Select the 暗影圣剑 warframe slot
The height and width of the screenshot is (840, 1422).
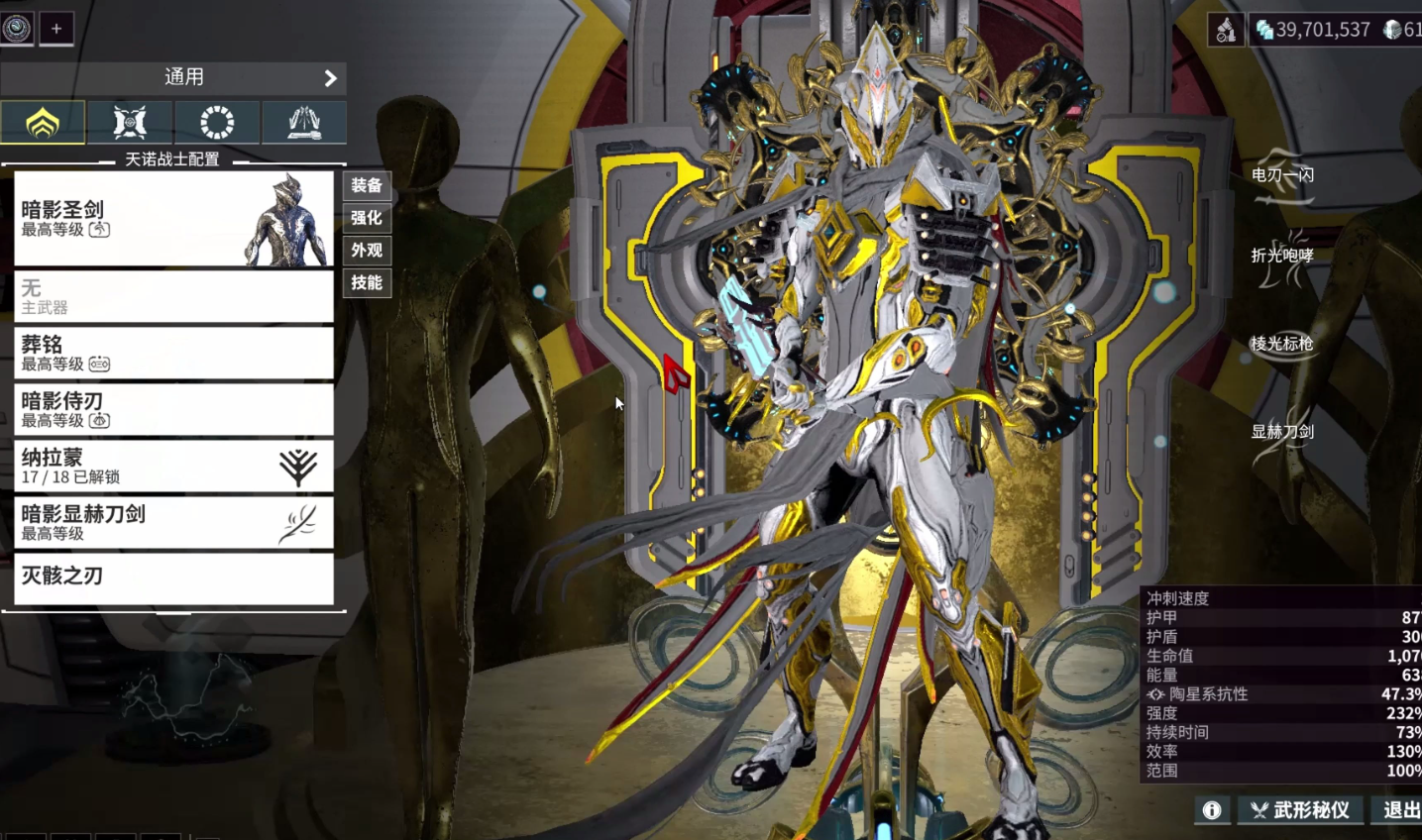(173, 219)
